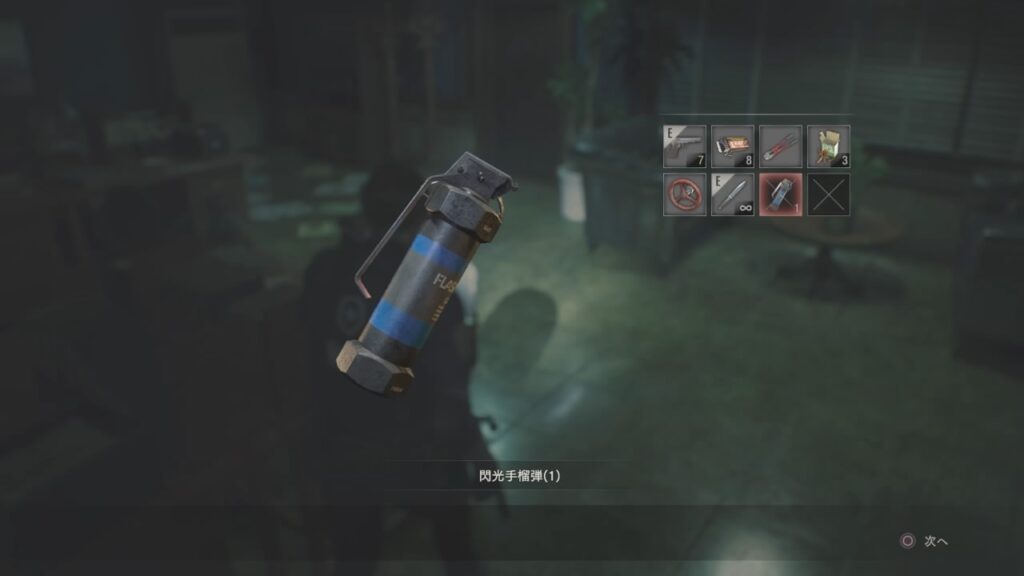
Task: Select the highlighted flash grenade slot
Action: coord(781,194)
